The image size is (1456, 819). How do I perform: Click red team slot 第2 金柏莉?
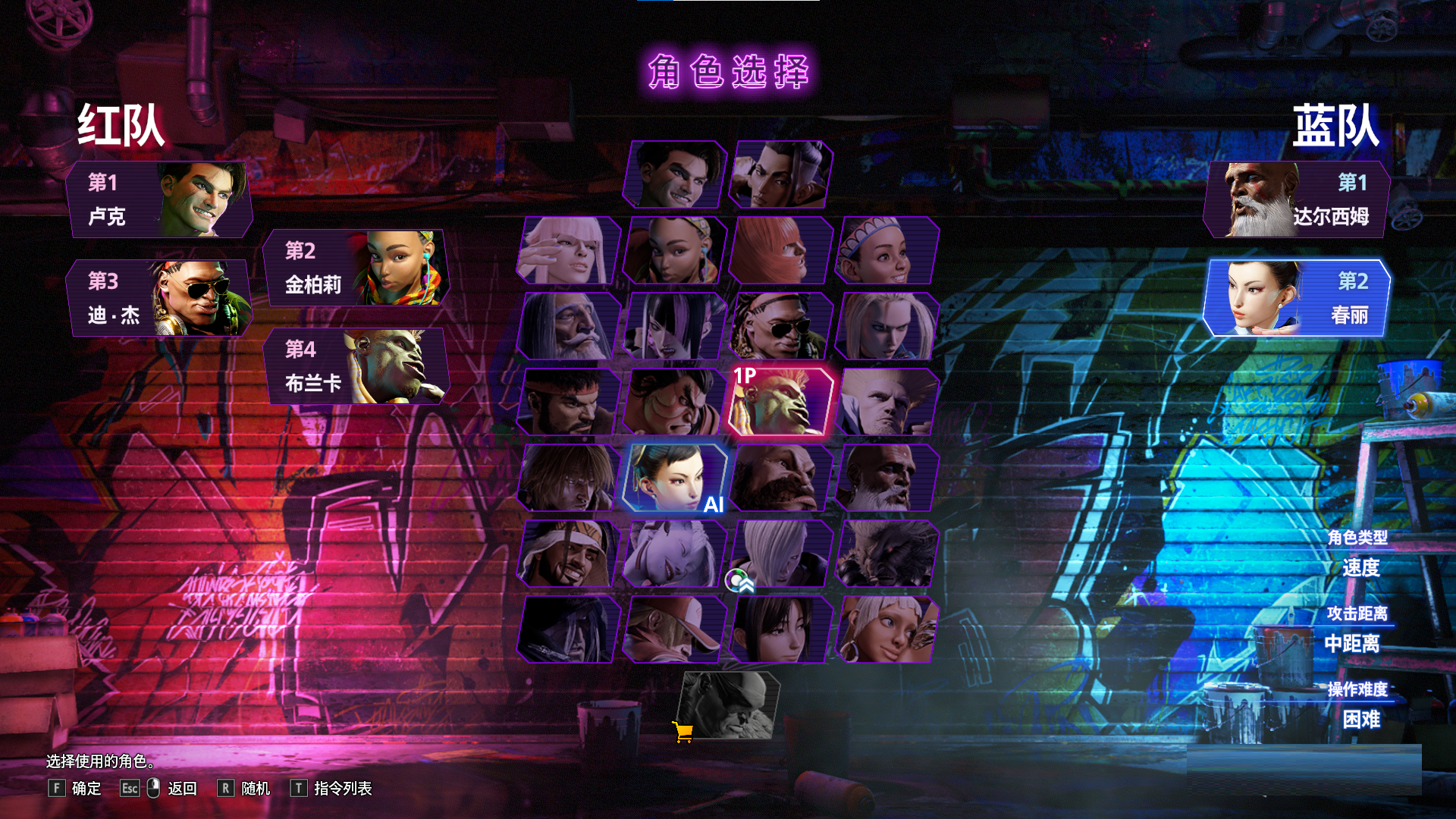tap(356, 268)
